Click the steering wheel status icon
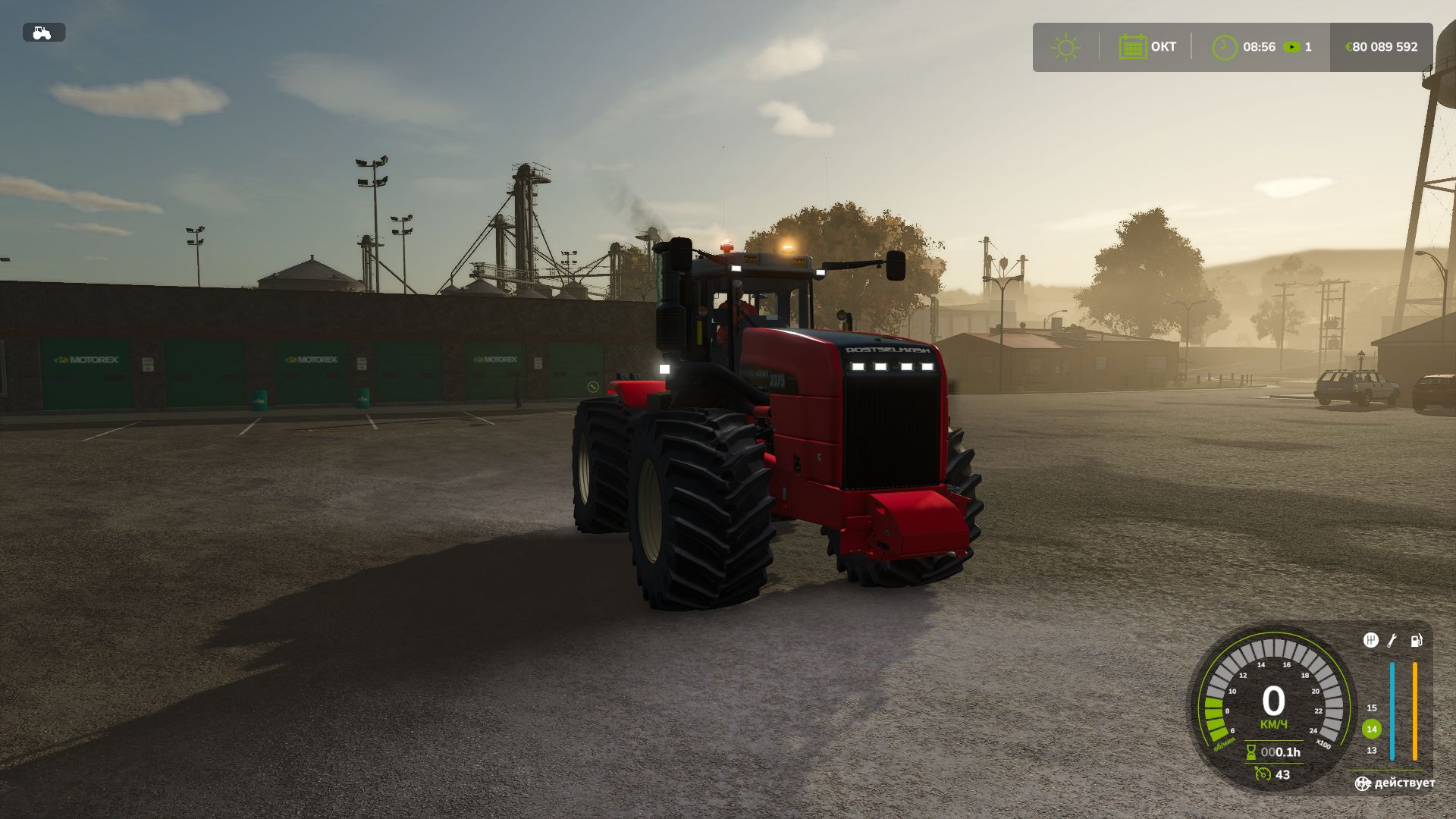 click(1363, 783)
